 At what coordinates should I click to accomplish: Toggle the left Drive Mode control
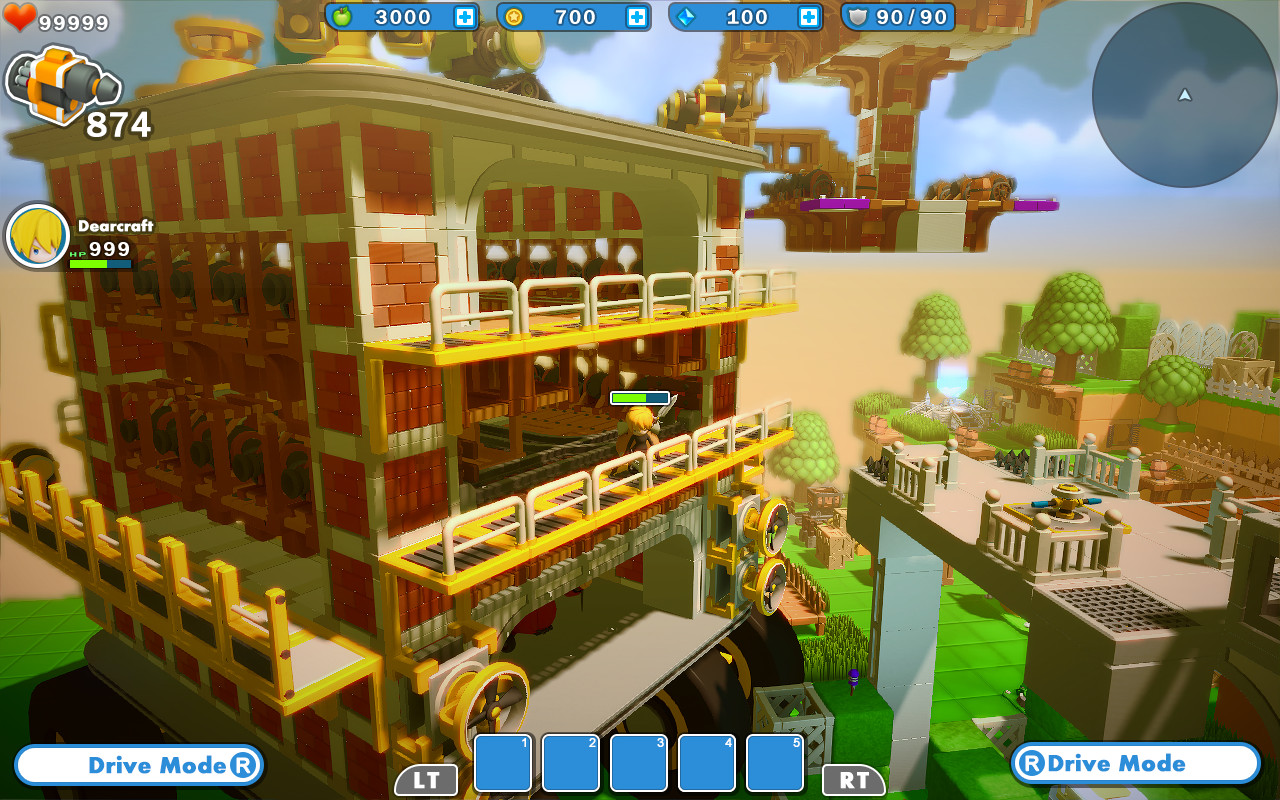138,765
